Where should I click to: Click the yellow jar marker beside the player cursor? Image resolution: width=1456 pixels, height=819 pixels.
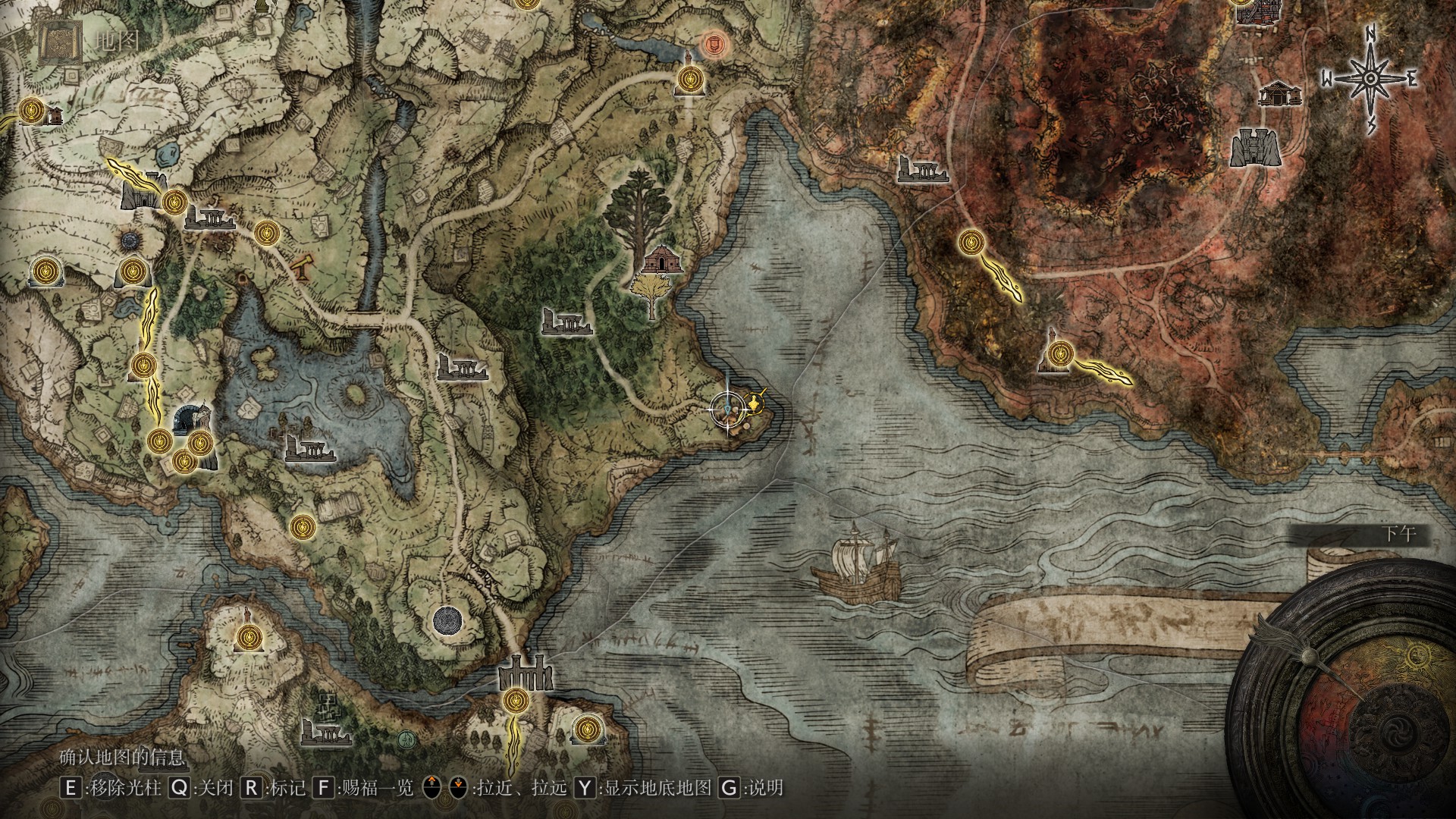click(755, 402)
